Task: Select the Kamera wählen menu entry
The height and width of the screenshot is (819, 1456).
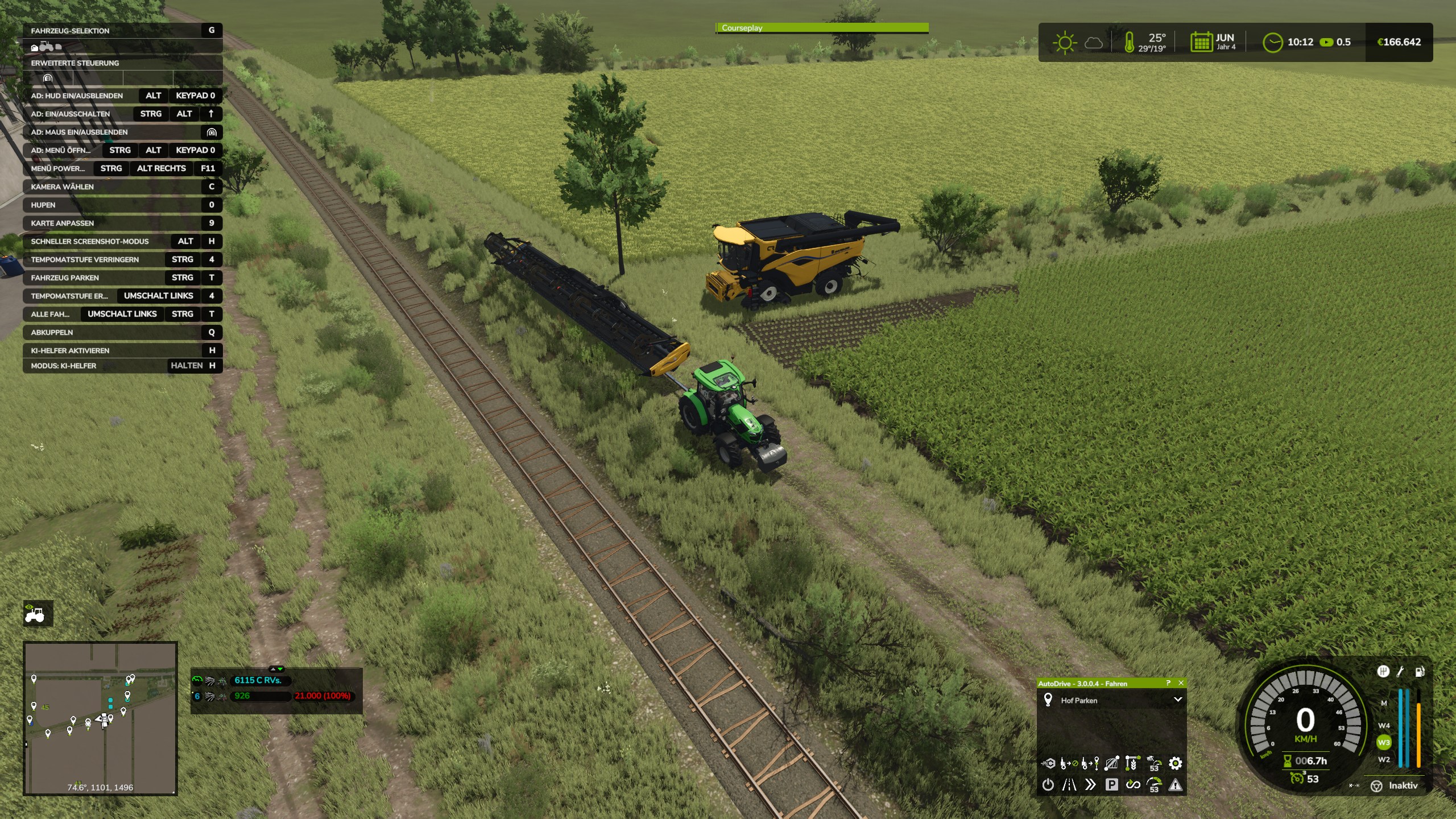Action: 63,187
